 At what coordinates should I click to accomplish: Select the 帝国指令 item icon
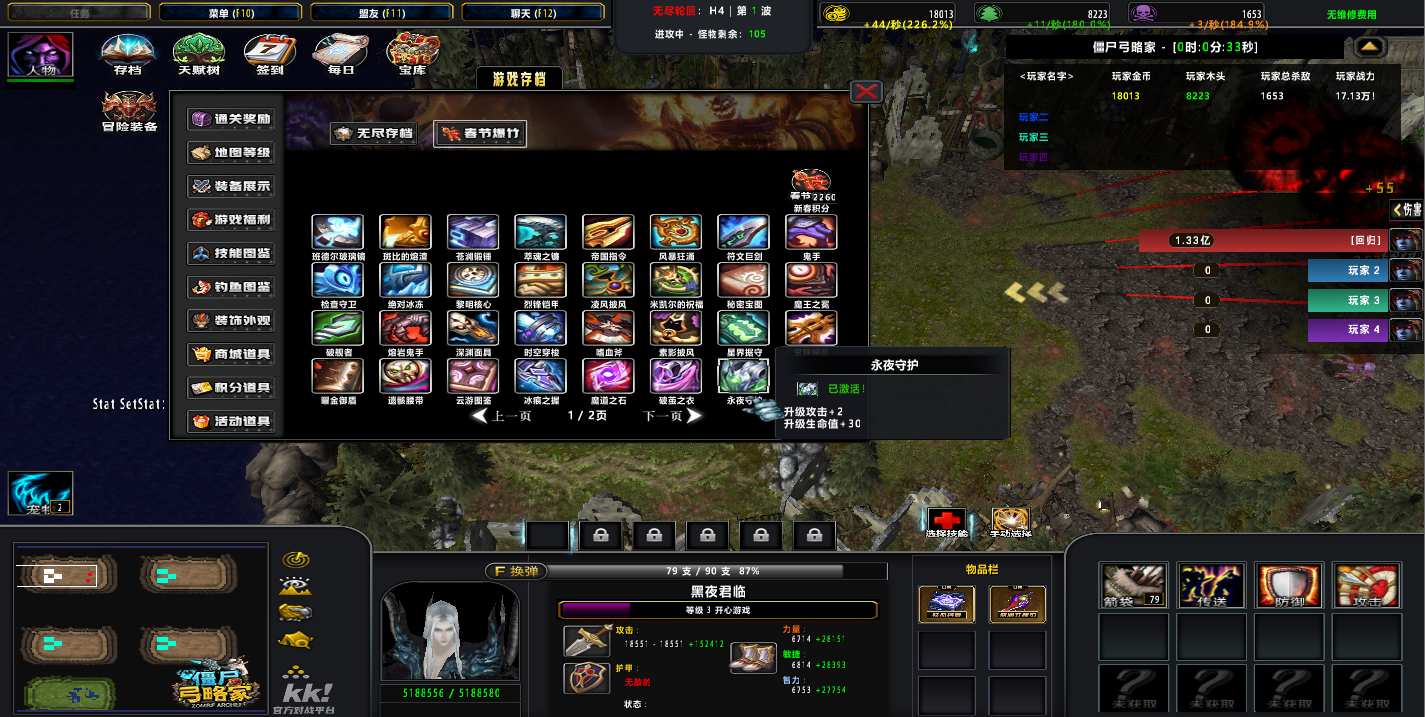click(x=608, y=232)
